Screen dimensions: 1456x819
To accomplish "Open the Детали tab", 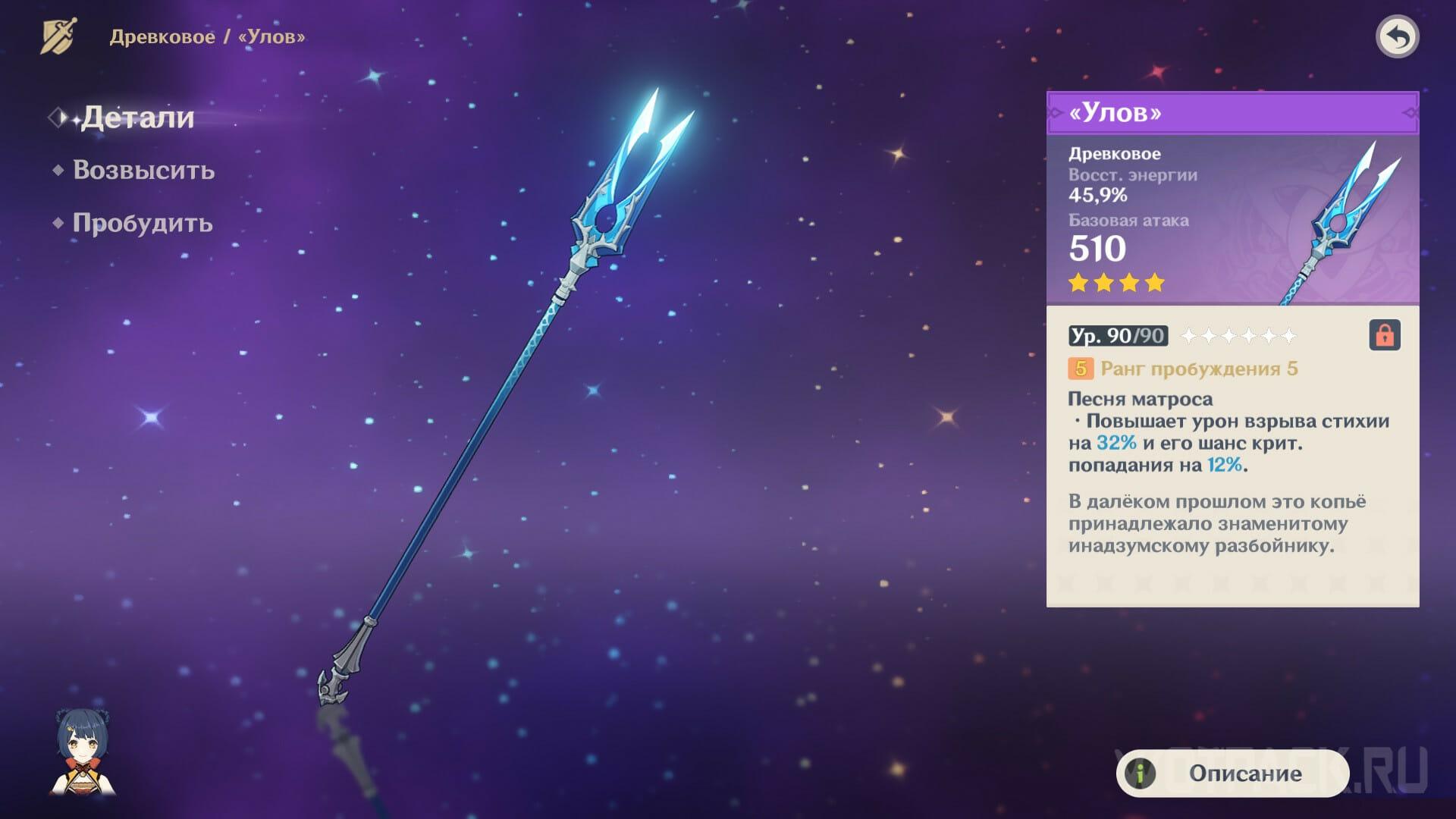I will [x=136, y=118].
